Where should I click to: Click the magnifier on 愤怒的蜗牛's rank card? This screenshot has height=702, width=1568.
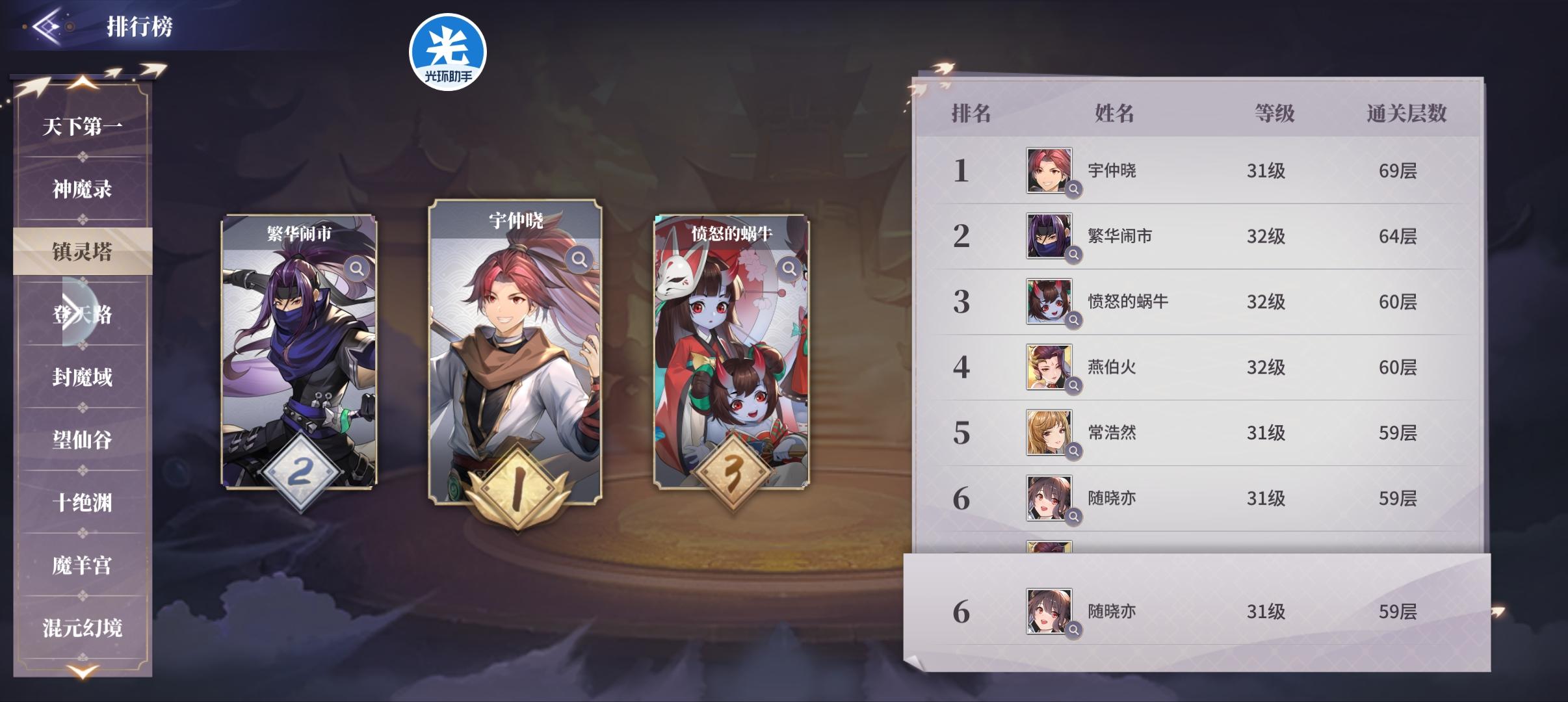click(790, 268)
